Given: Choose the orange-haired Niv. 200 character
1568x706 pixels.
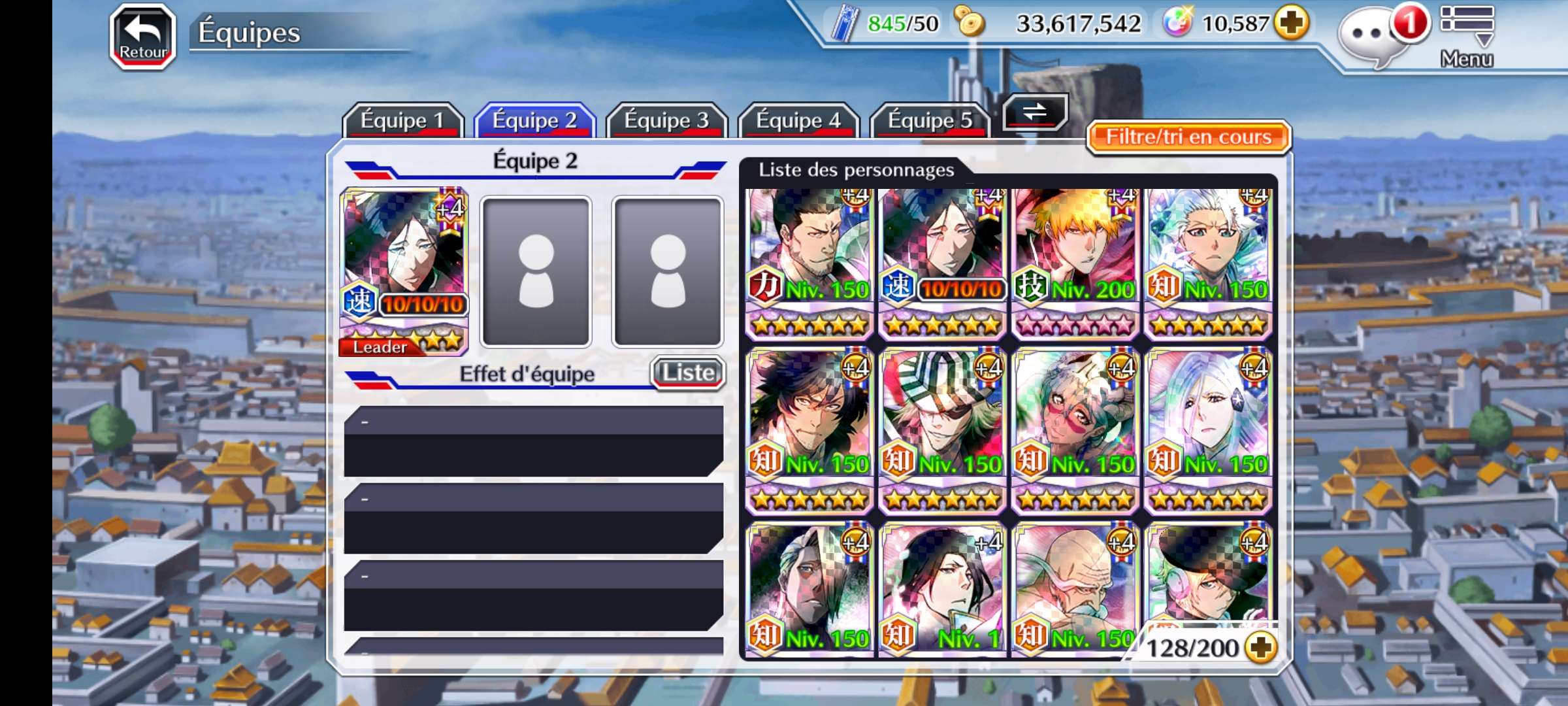Looking at the screenshot, I should 1075,263.
